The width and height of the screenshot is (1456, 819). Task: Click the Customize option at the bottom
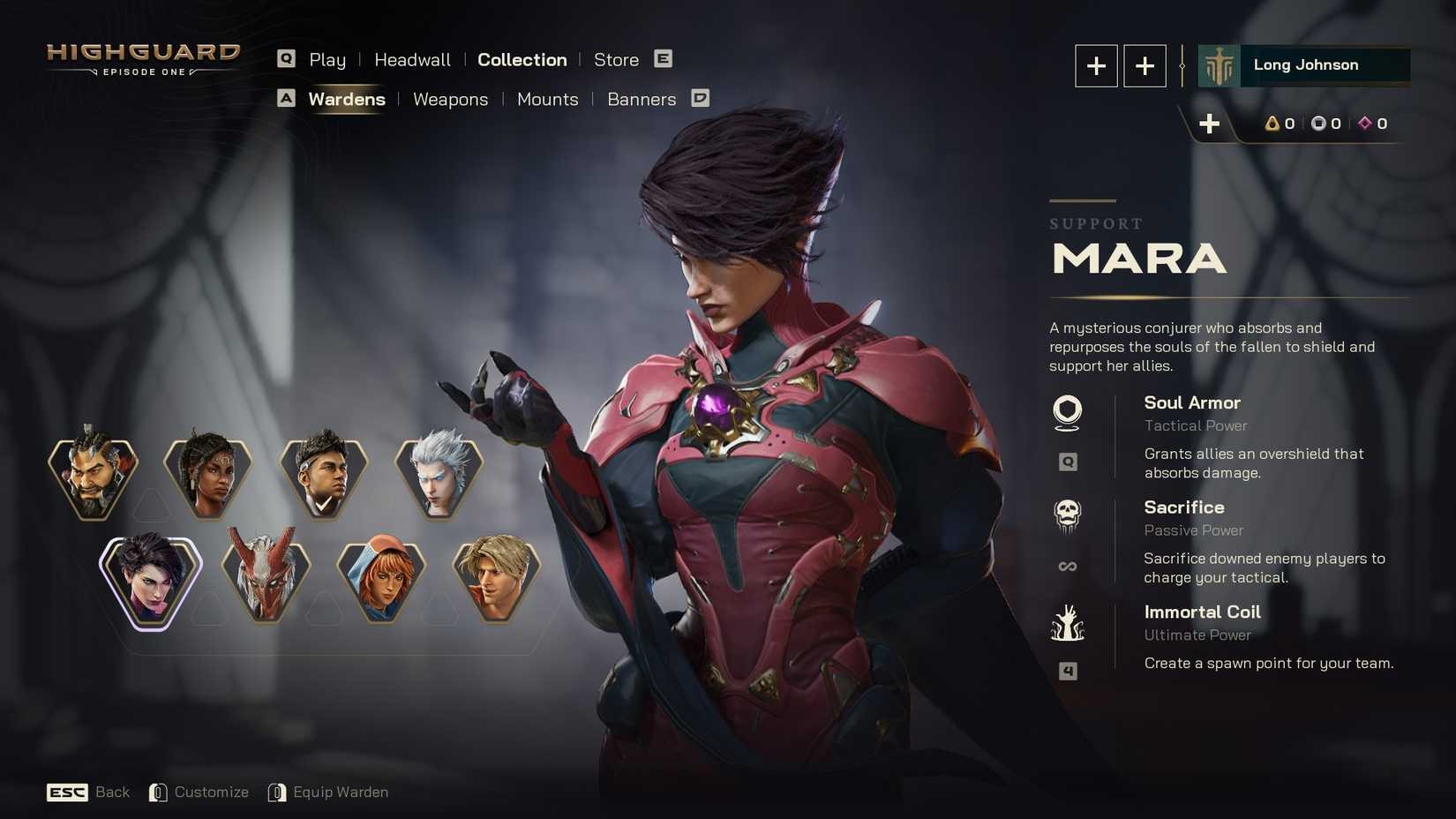point(212,792)
